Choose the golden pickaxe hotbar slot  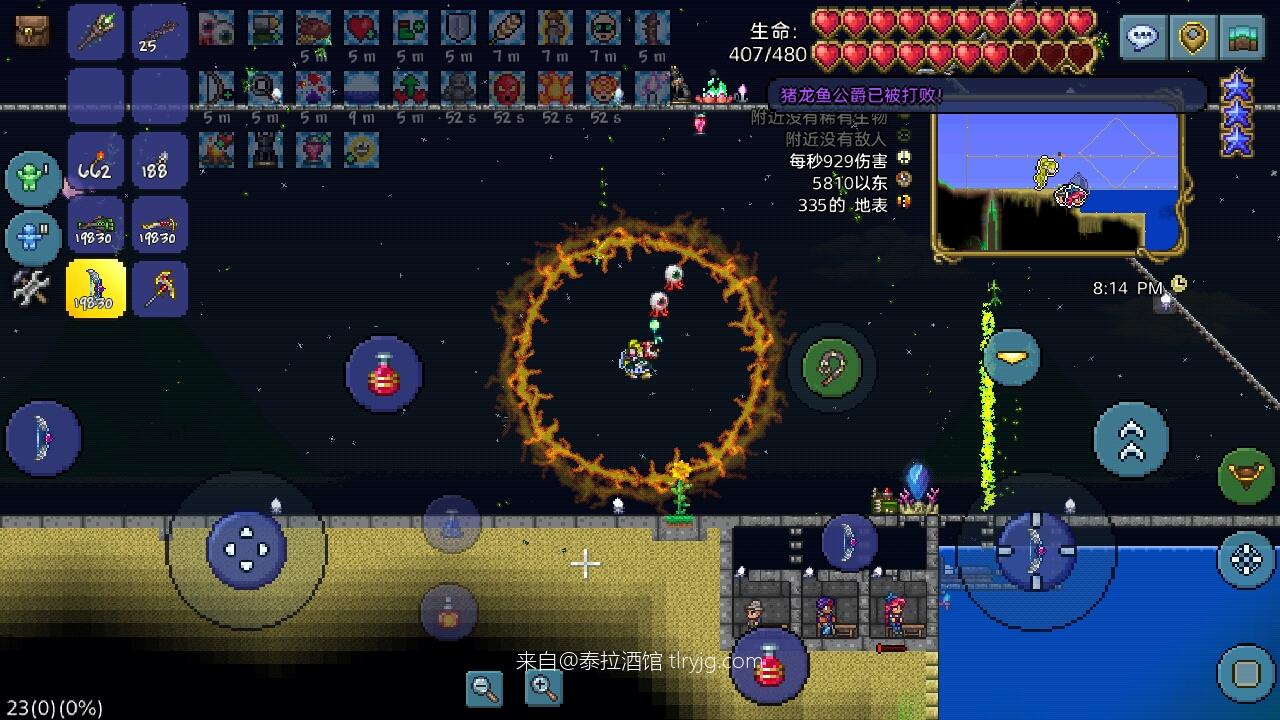coord(160,289)
